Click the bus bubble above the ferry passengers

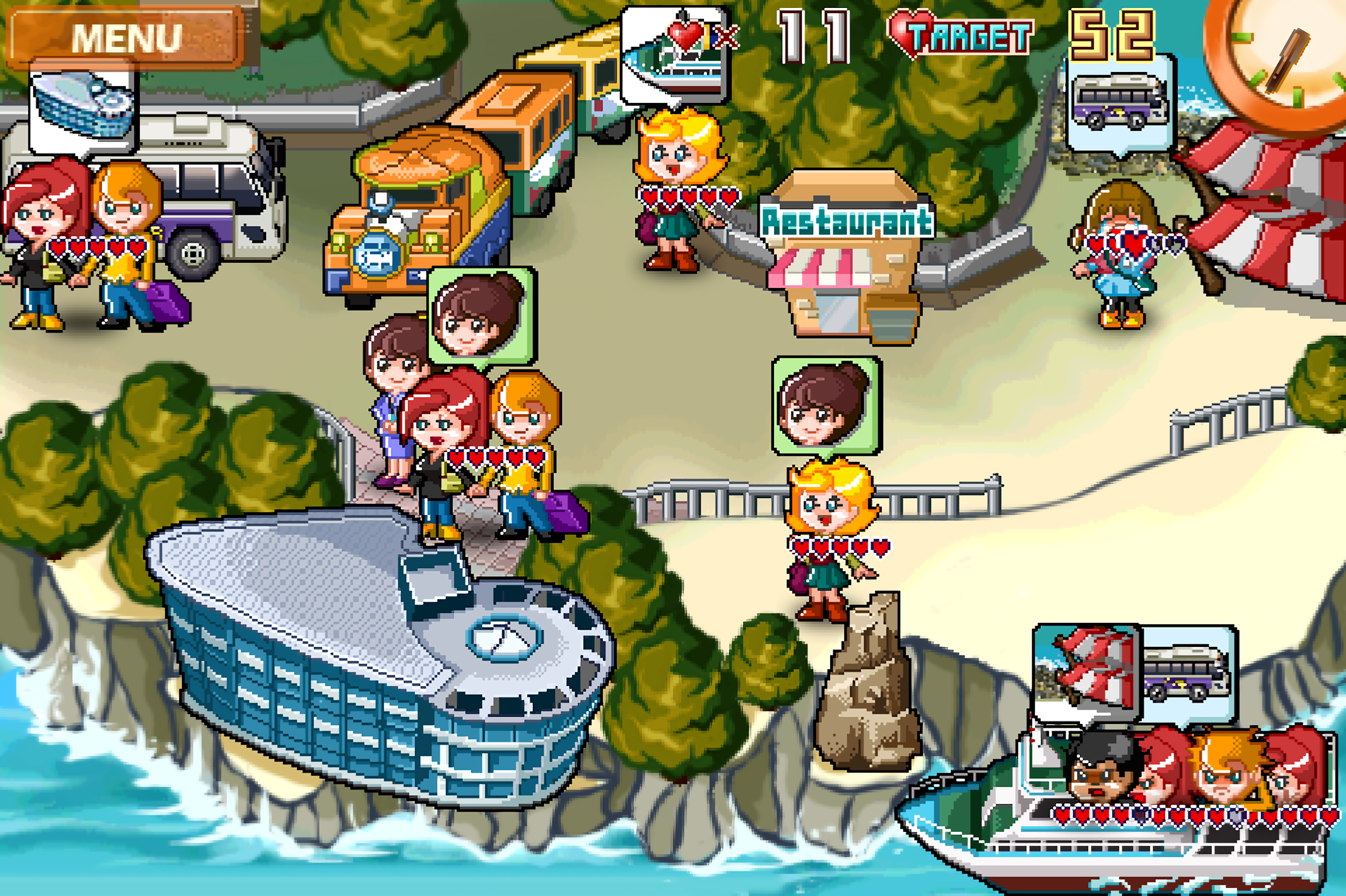[x=1188, y=673]
